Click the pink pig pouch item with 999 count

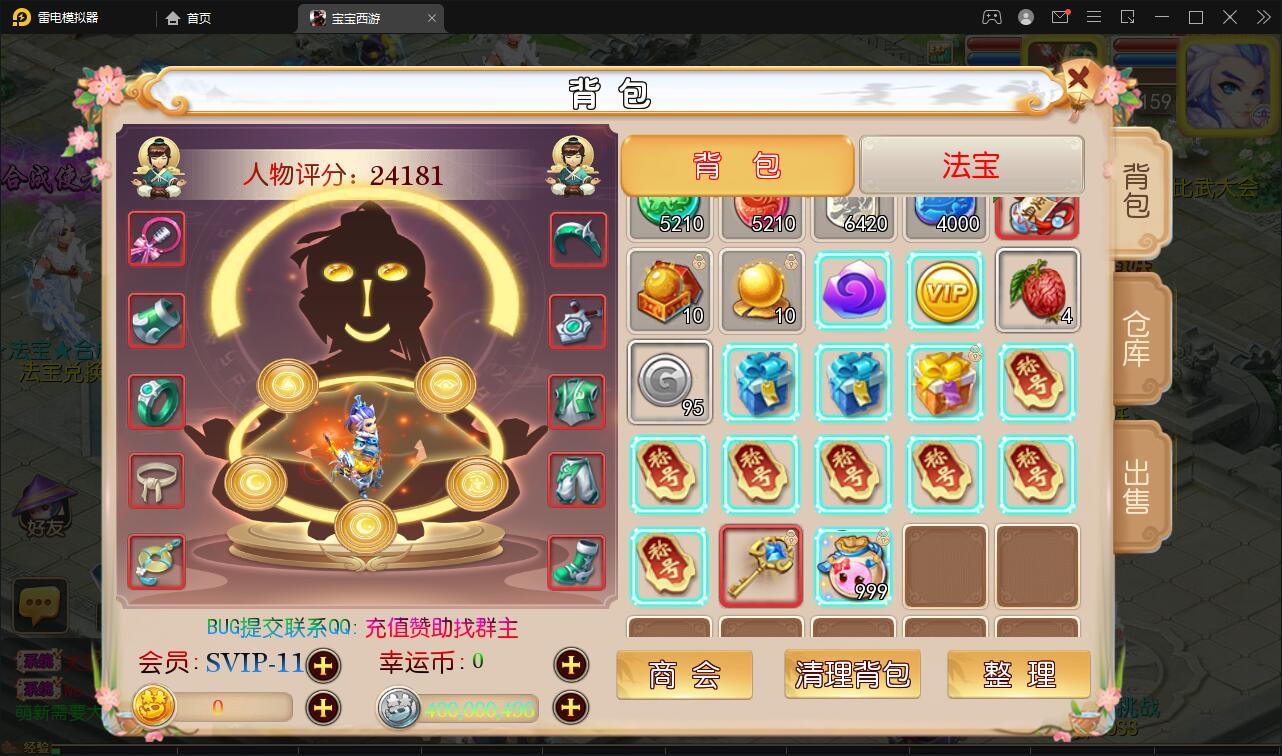coord(853,567)
